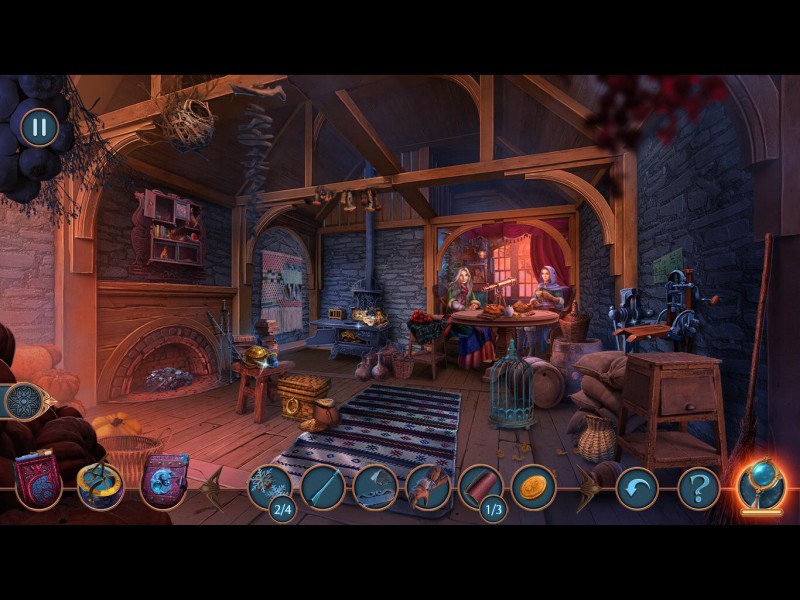
Task: Select the figurine inventory item
Action: click(x=428, y=487)
